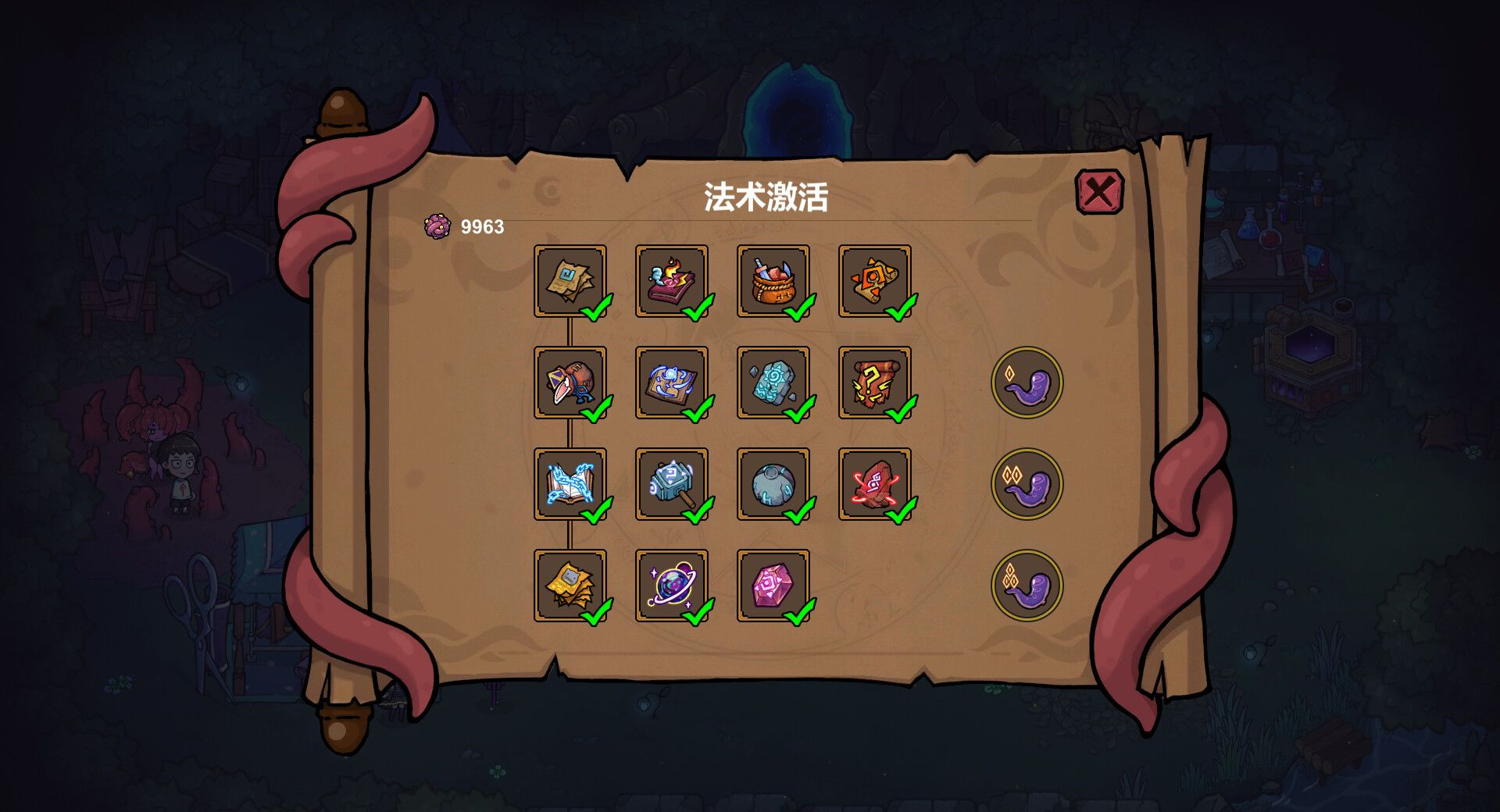Select the orange rune scroll spell
The height and width of the screenshot is (812, 1500).
tap(873, 281)
